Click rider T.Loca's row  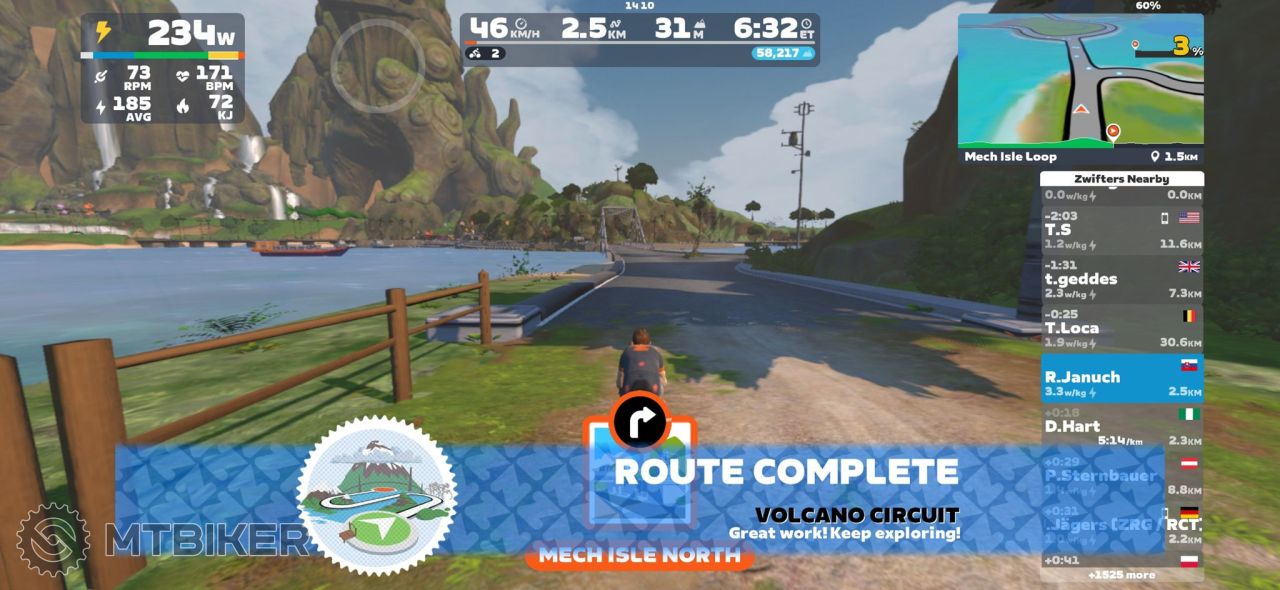pos(1121,329)
